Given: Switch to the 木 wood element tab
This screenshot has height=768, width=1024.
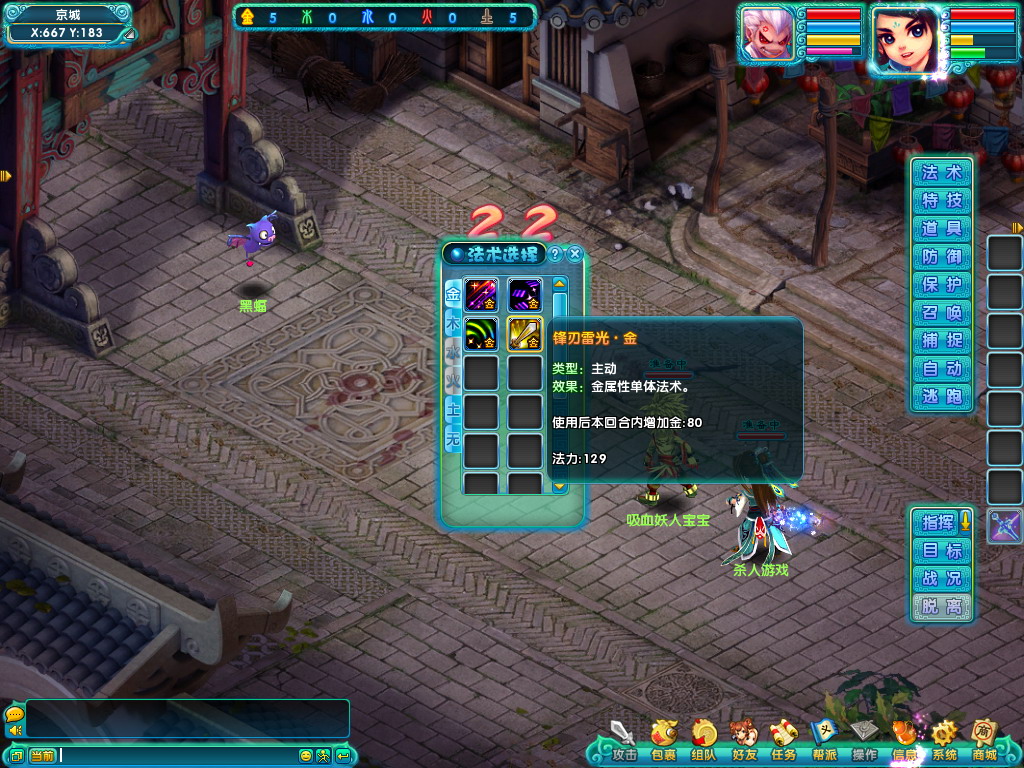Looking at the screenshot, I should (452, 326).
